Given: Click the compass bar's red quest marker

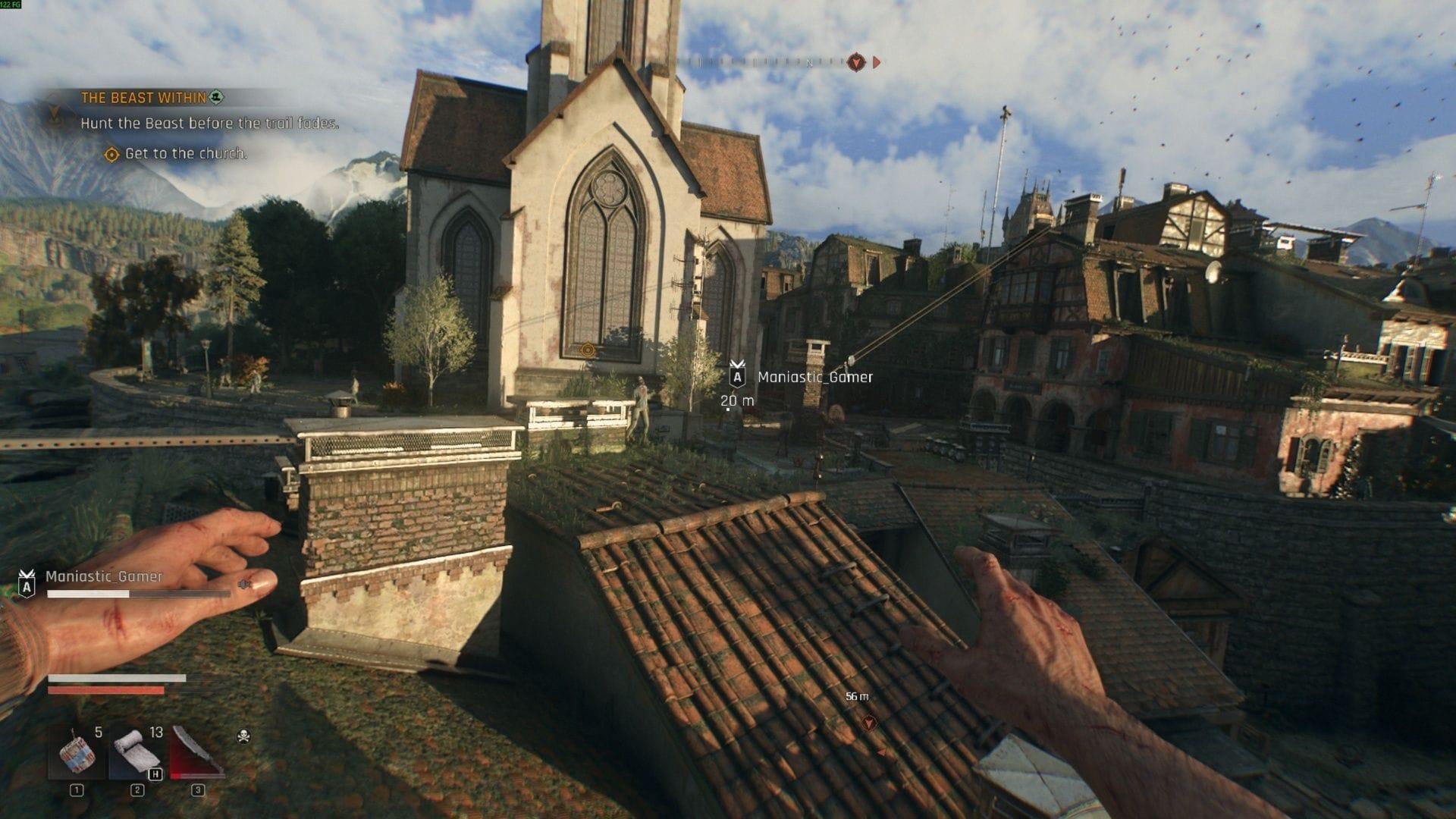Looking at the screenshot, I should (x=855, y=62).
